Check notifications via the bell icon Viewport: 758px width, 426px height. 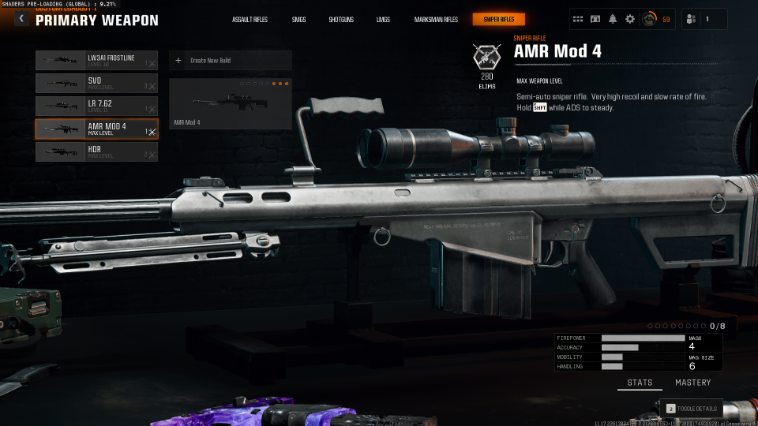612,19
